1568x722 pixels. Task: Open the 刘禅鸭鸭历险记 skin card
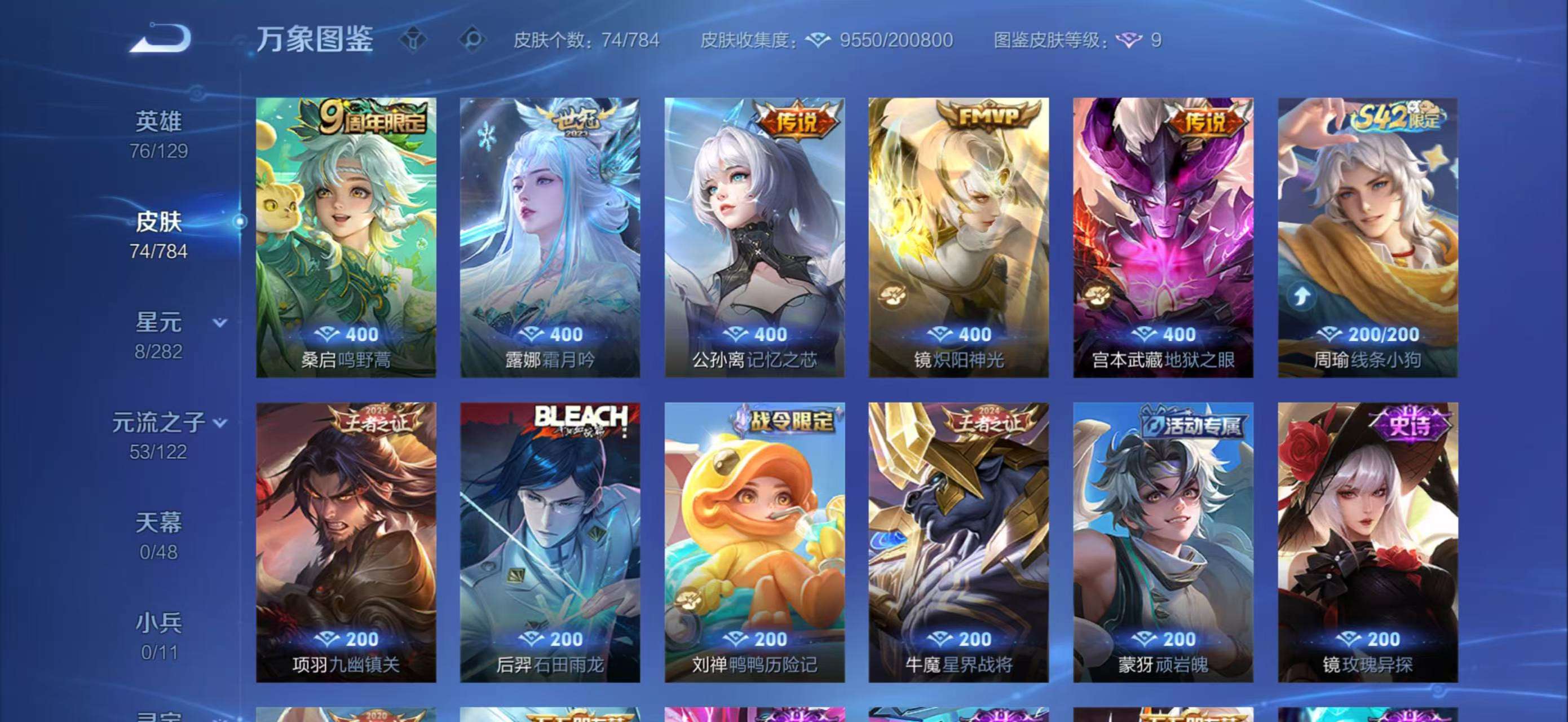click(x=755, y=542)
